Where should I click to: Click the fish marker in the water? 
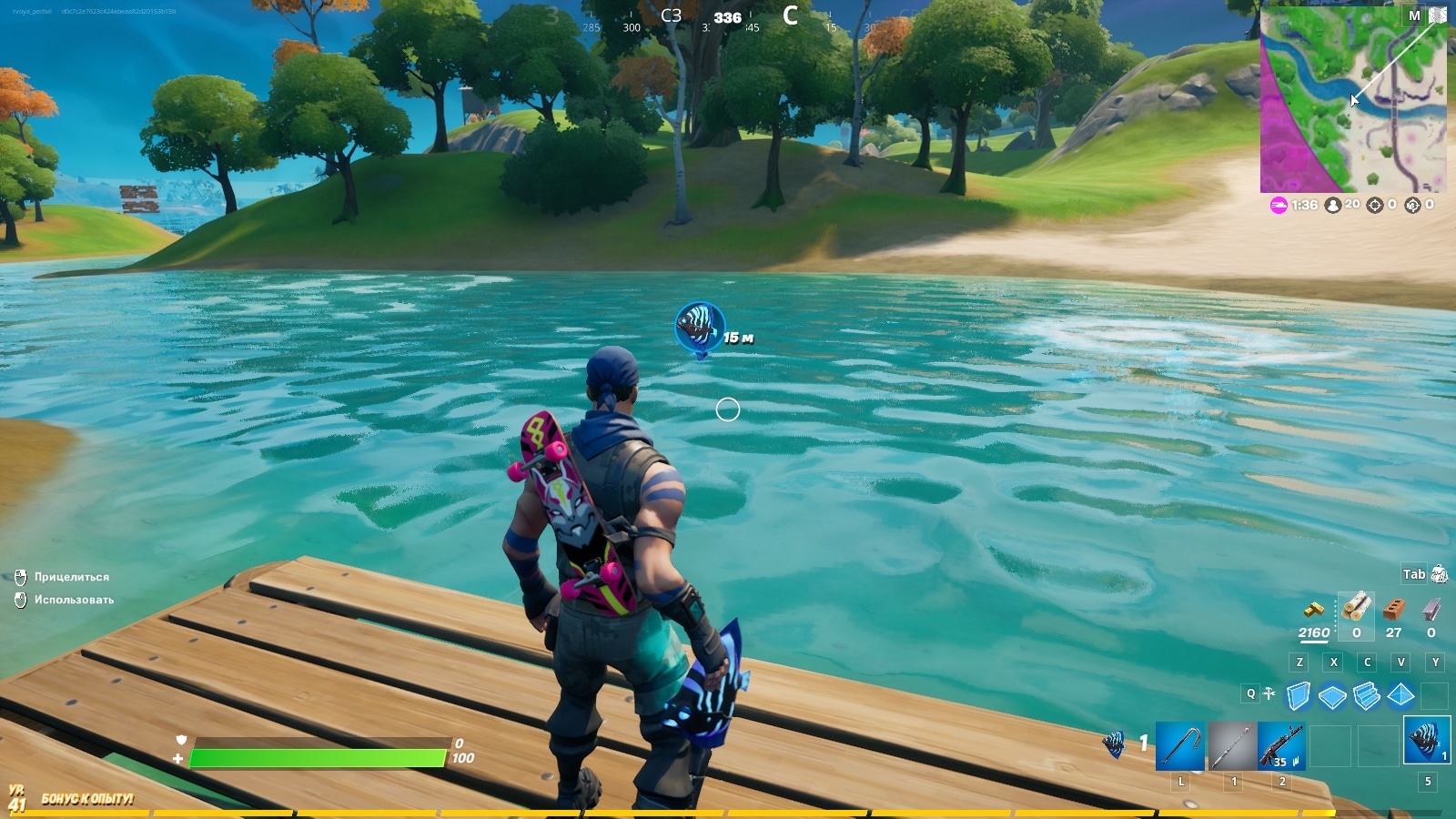pos(700,327)
